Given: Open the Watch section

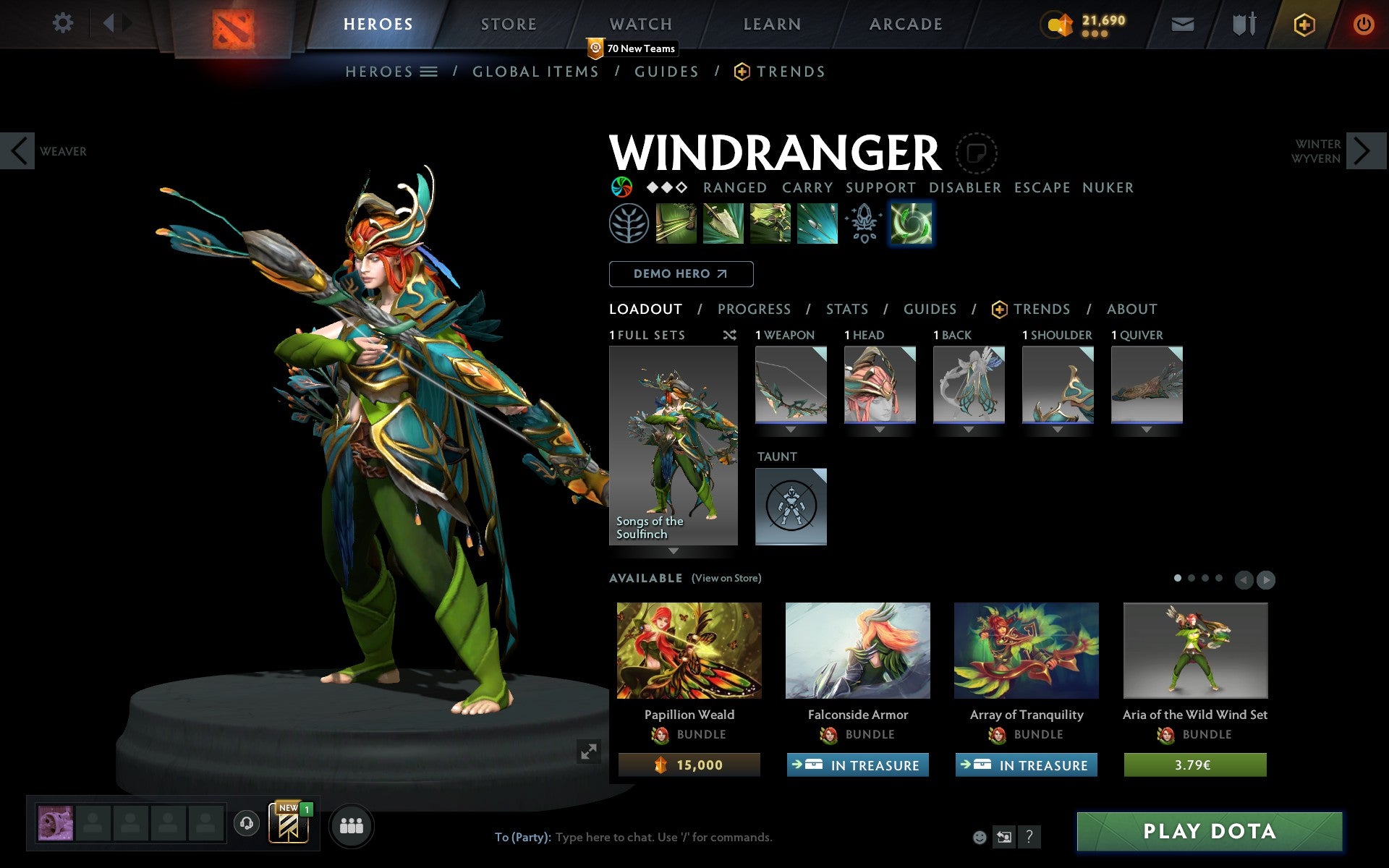Looking at the screenshot, I should point(641,24).
